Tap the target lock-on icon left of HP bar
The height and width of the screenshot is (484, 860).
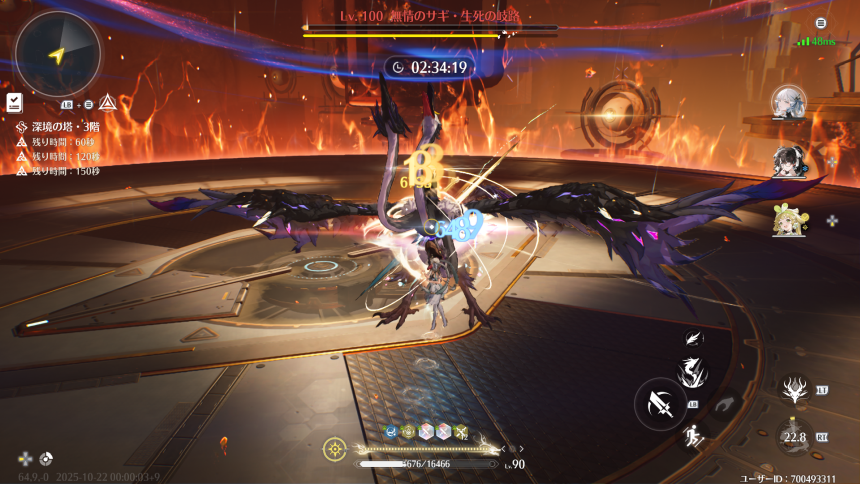click(335, 449)
